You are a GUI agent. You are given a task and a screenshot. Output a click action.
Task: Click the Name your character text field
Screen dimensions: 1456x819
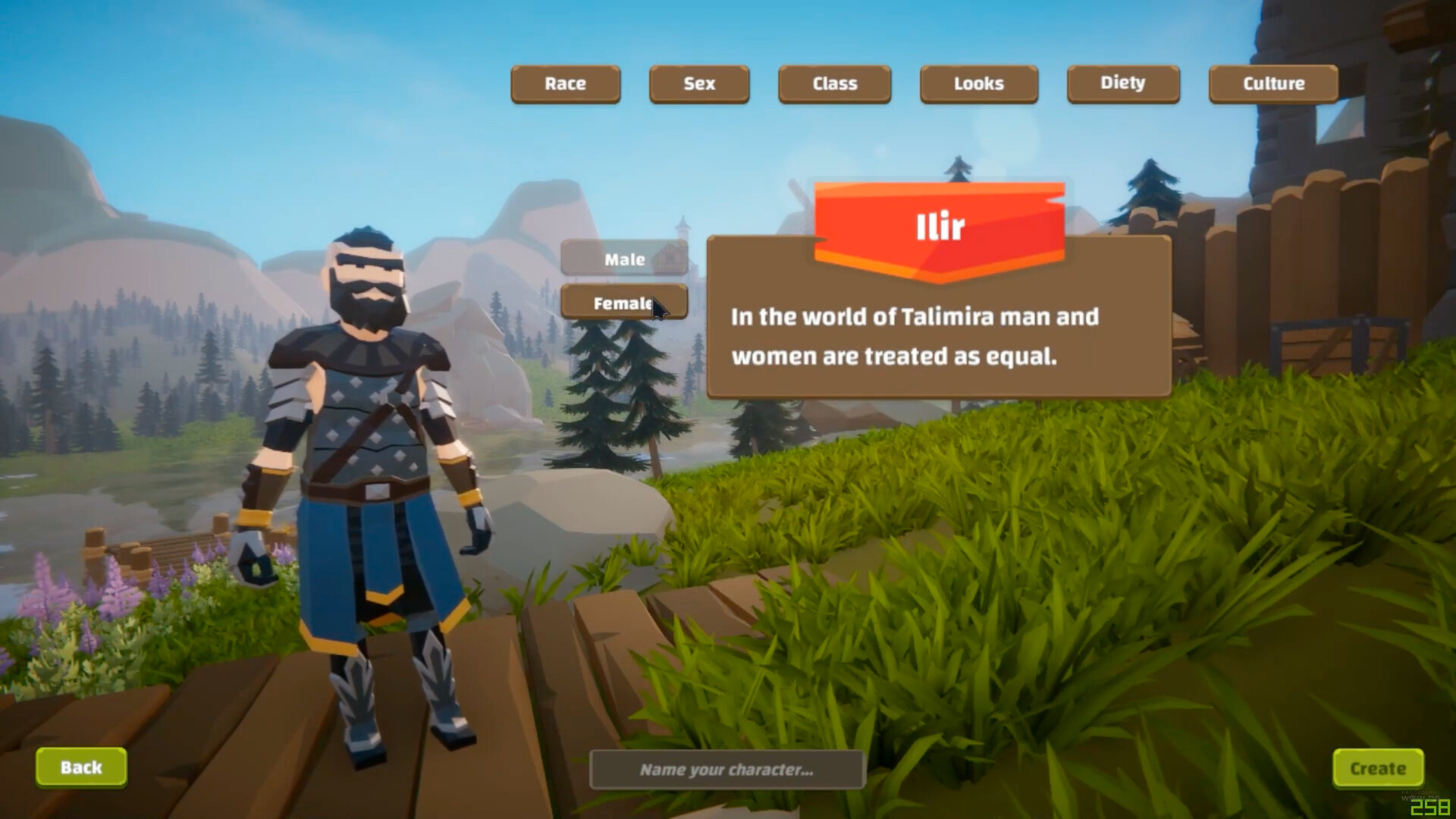726,769
